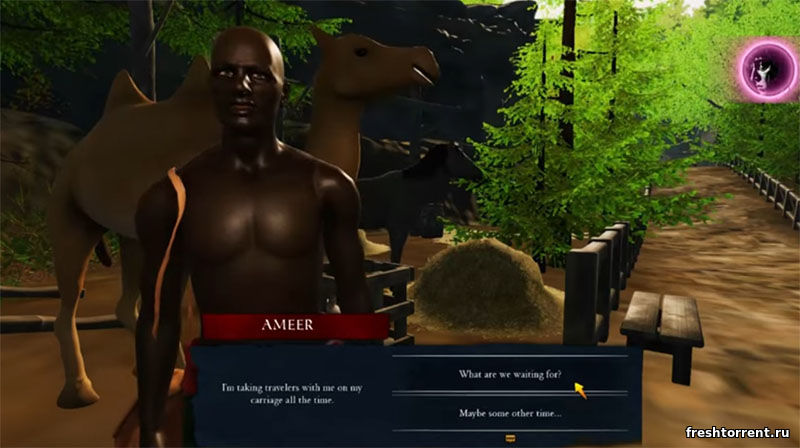Click the glowing pink dancer ability icon

click(x=766, y=68)
